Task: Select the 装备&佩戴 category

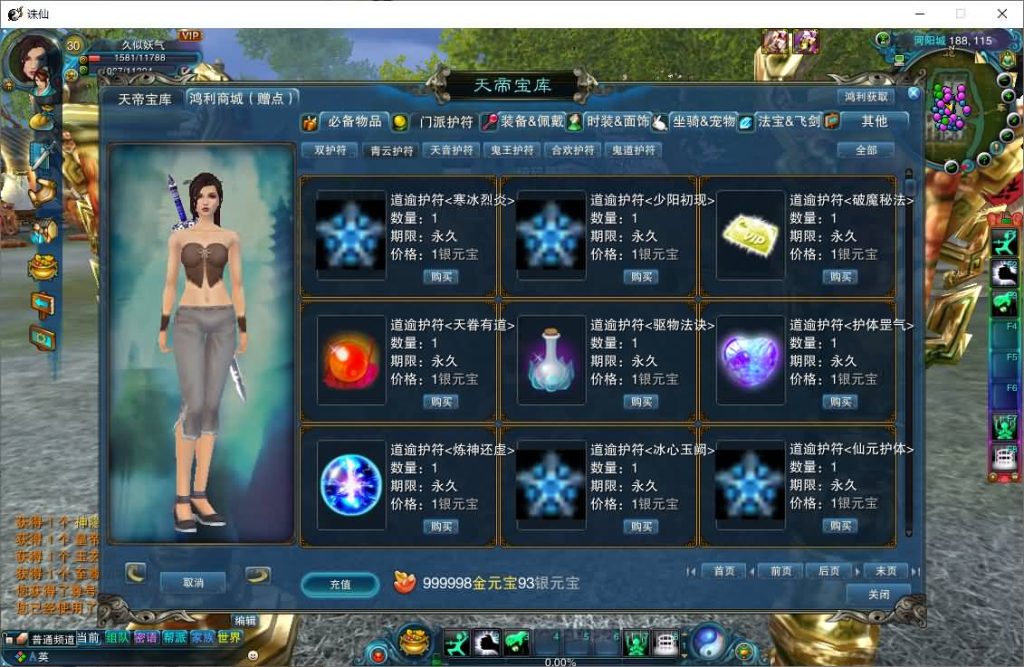Action: coord(520,121)
